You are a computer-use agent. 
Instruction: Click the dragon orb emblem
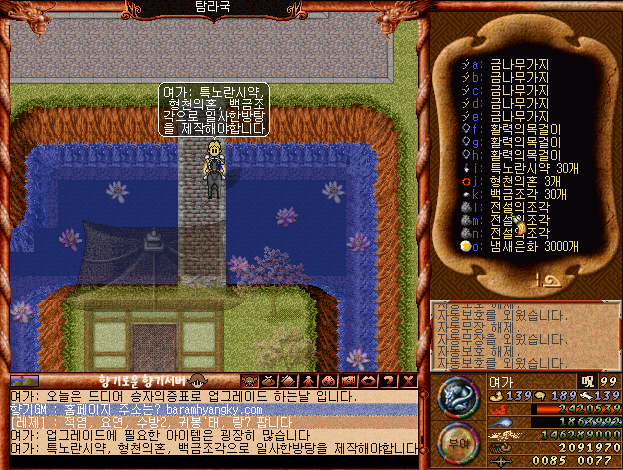459,395
